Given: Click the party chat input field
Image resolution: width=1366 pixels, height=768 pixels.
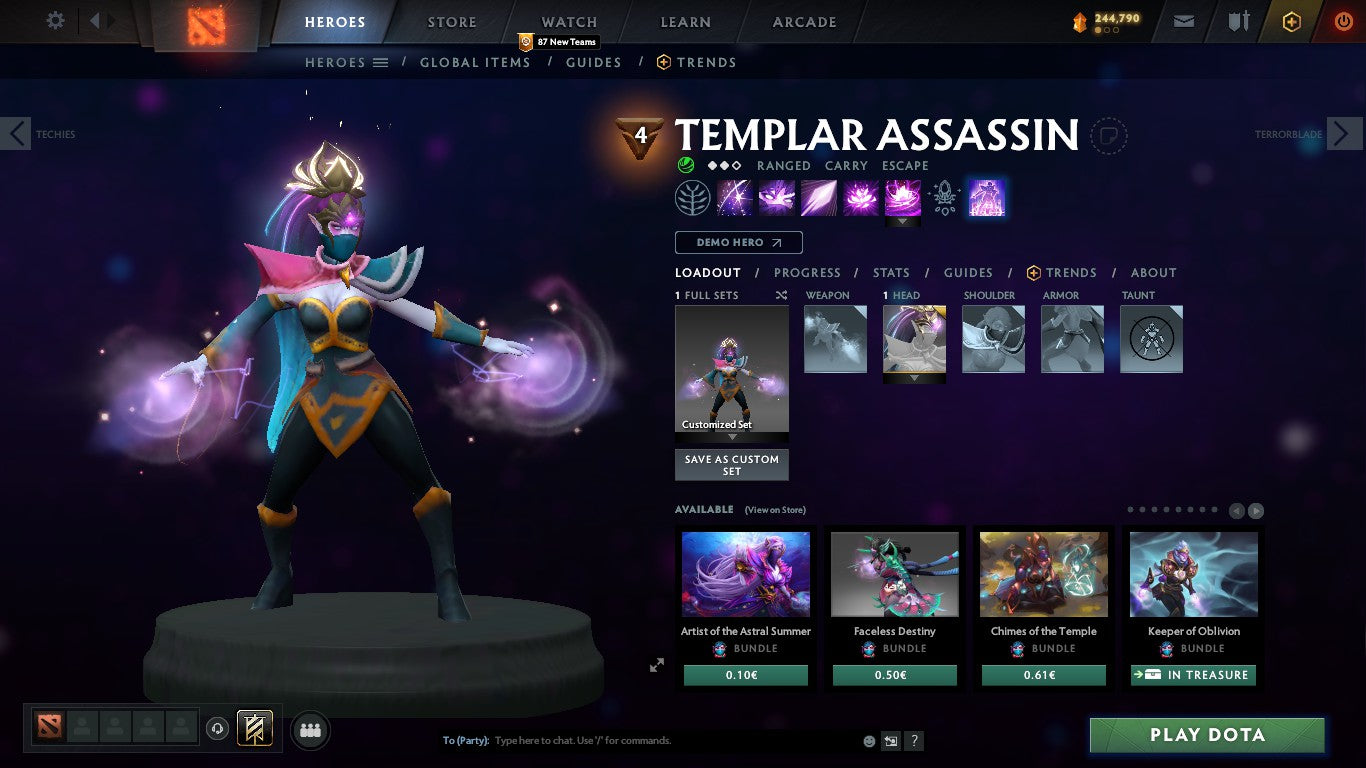Looking at the screenshot, I should coord(600,740).
